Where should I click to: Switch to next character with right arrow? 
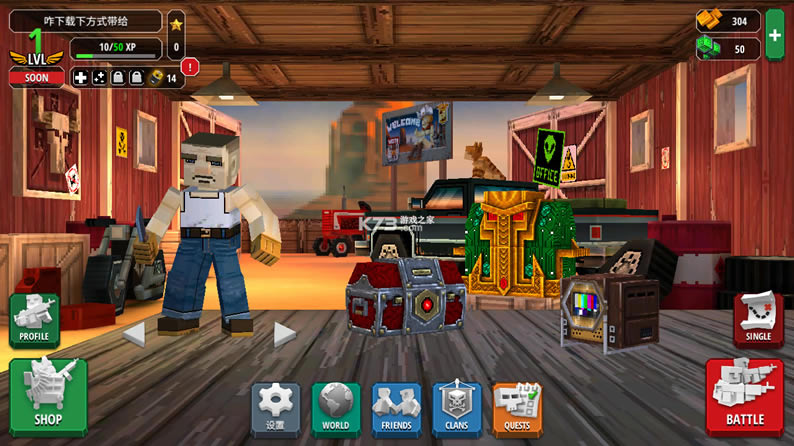285,334
